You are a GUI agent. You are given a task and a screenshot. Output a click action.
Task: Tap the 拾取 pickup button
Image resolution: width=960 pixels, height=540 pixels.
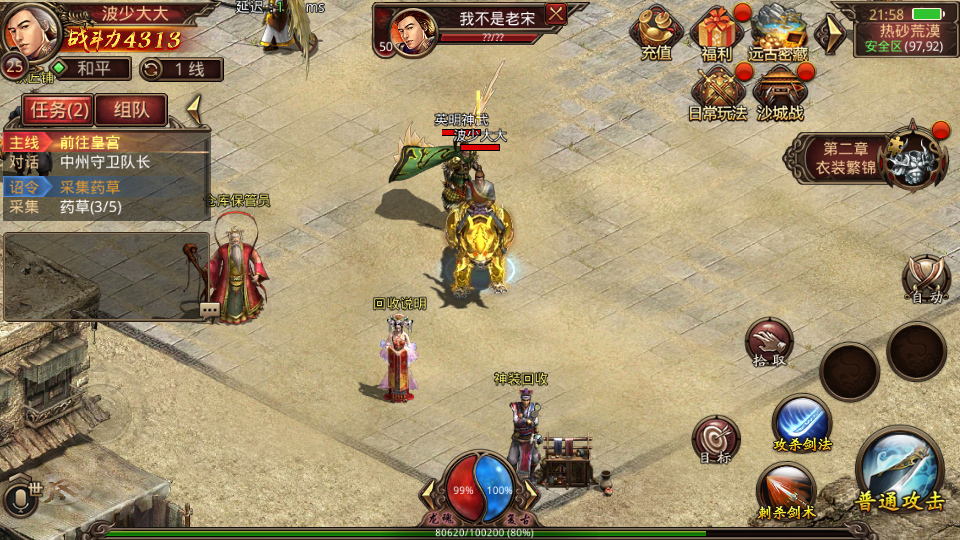pyautogui.click(x=768, y=342)
